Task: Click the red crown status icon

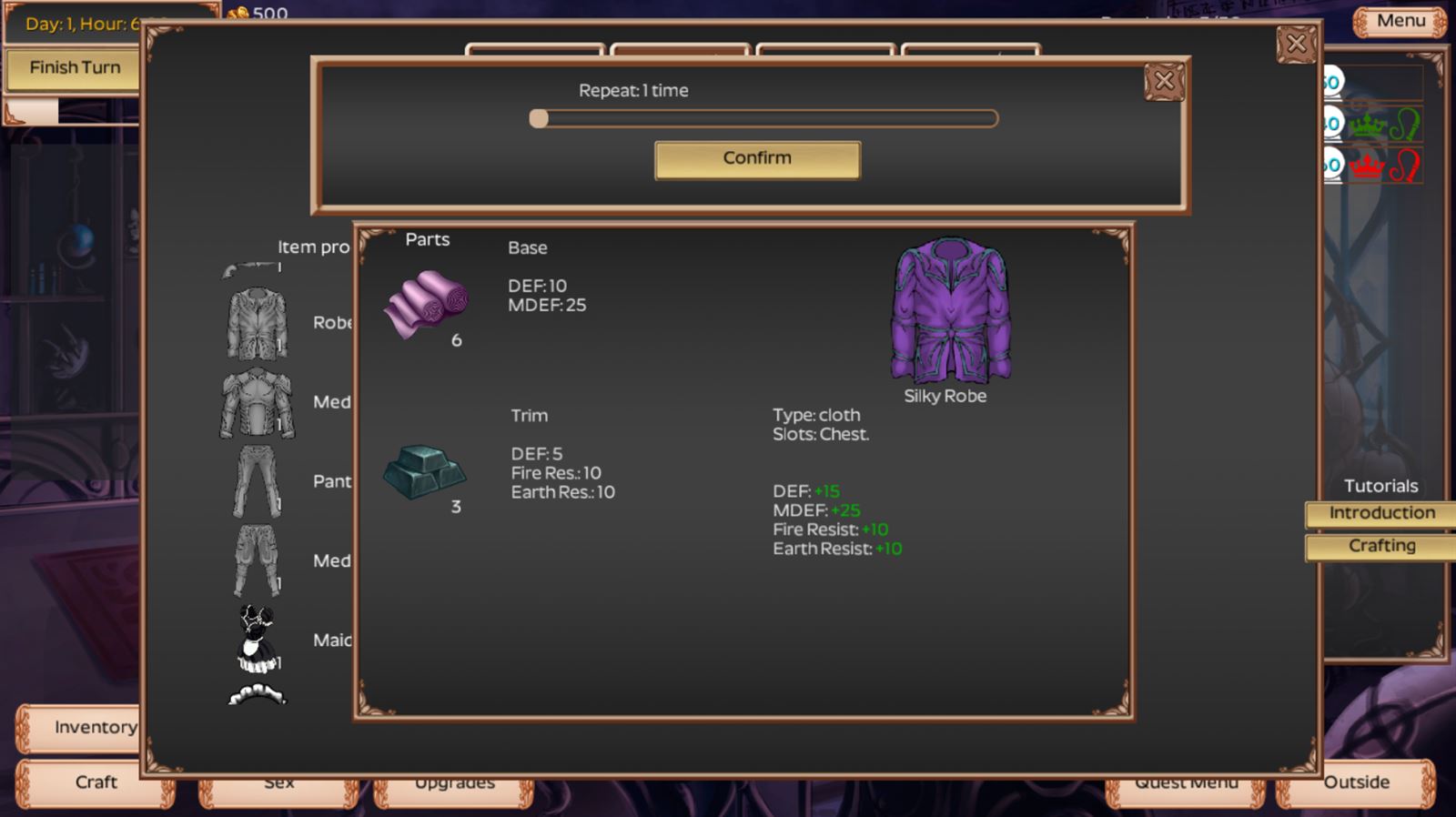Action: pos(1368,166)
